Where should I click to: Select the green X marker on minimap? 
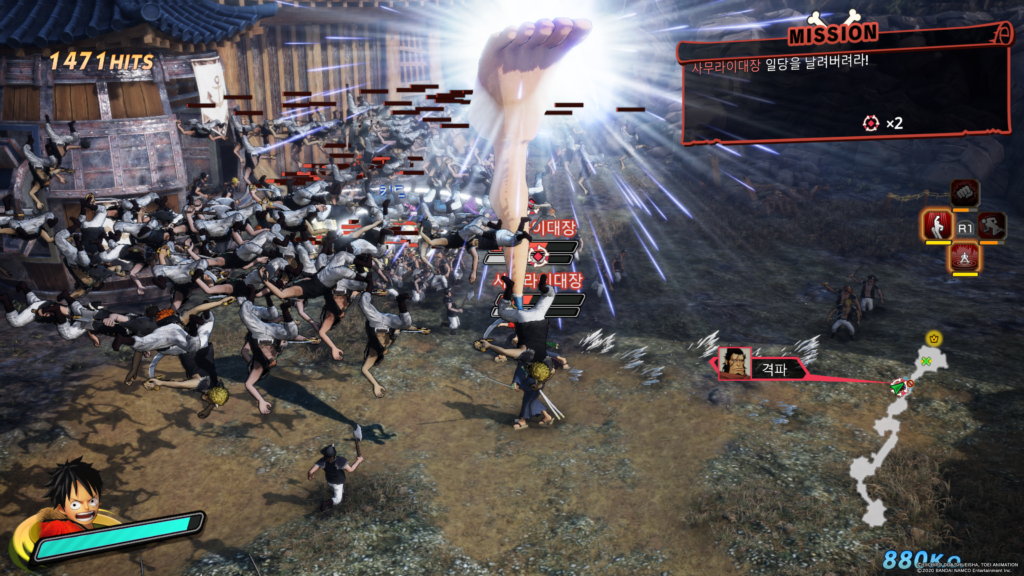[926, 361]
